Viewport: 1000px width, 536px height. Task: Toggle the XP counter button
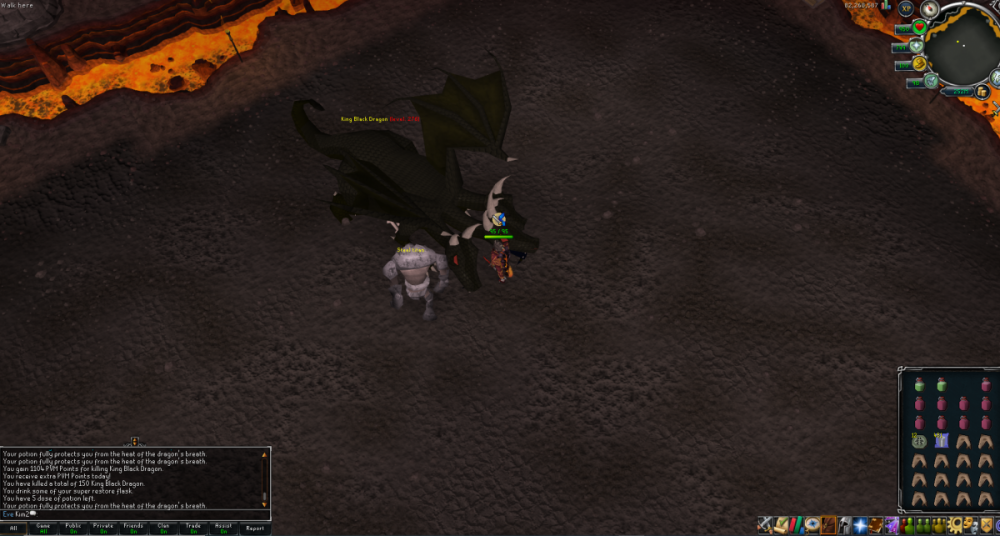[907, 8]
